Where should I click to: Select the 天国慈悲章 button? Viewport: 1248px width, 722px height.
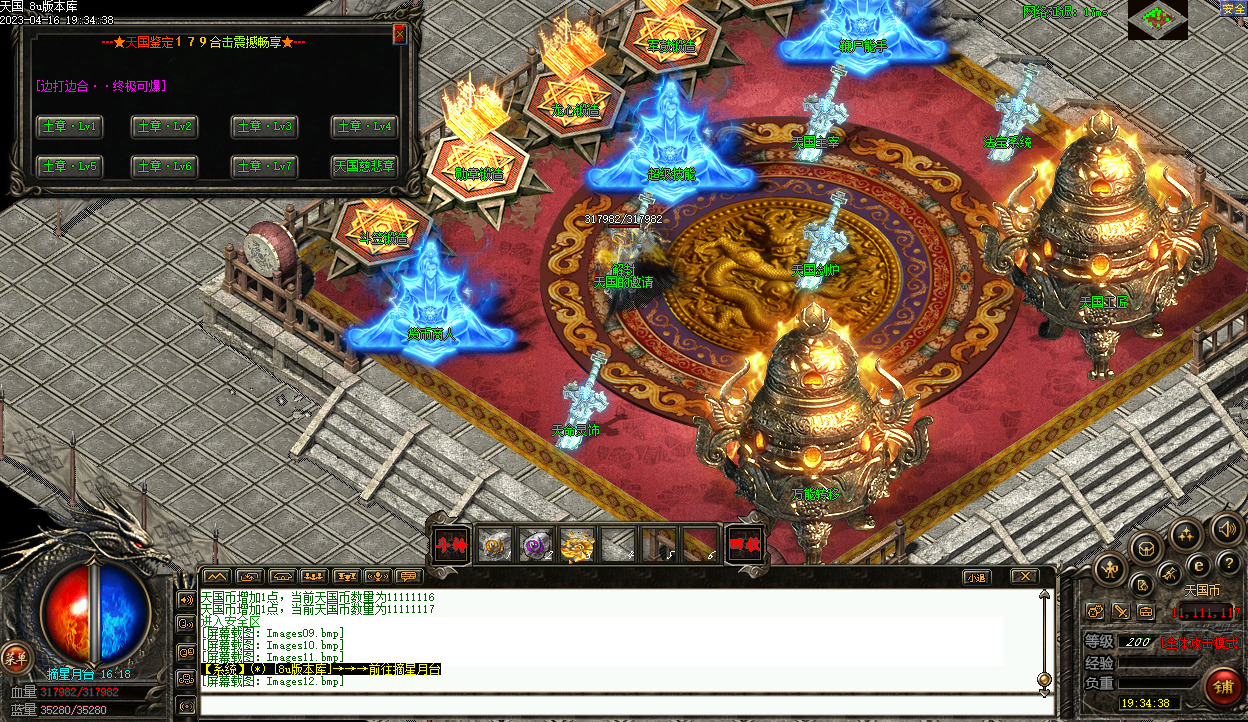365,166
